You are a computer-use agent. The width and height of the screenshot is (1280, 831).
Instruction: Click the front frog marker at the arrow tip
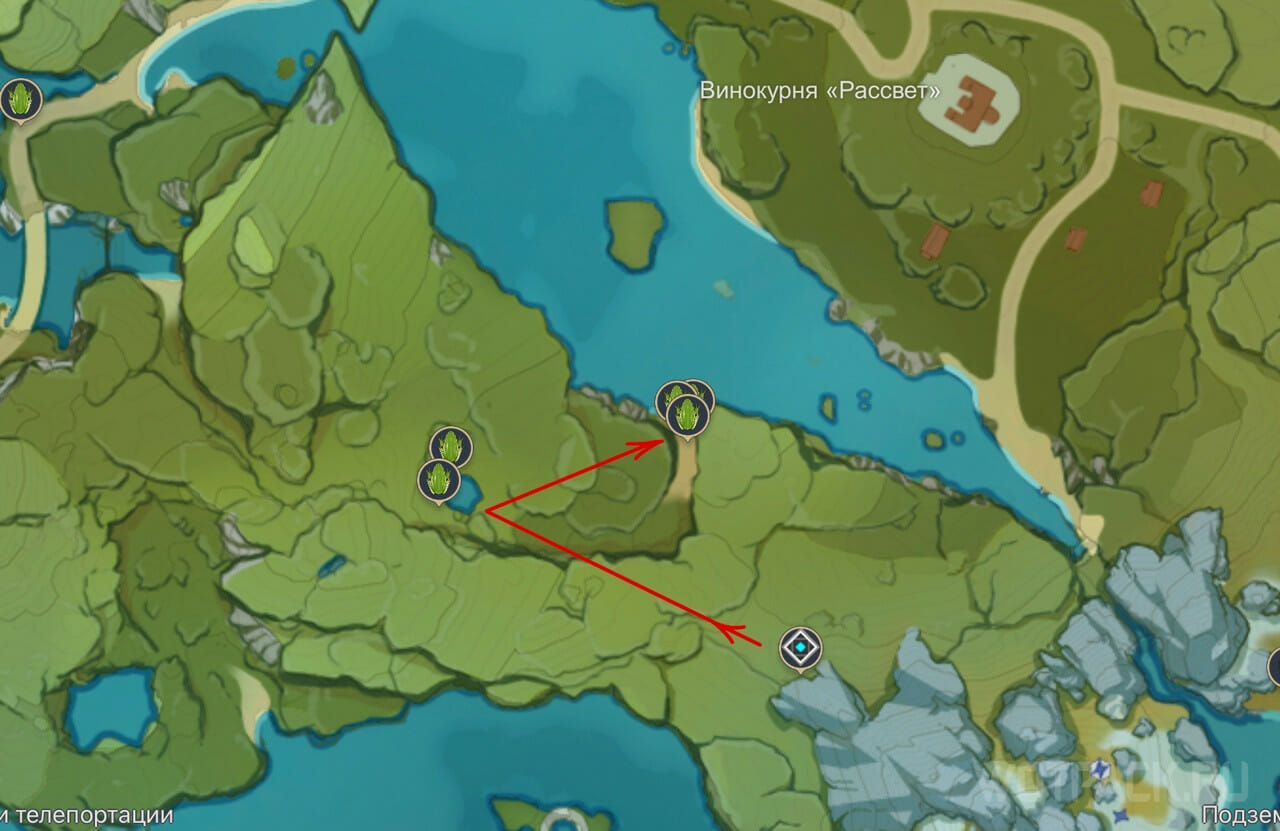point(688,414)
